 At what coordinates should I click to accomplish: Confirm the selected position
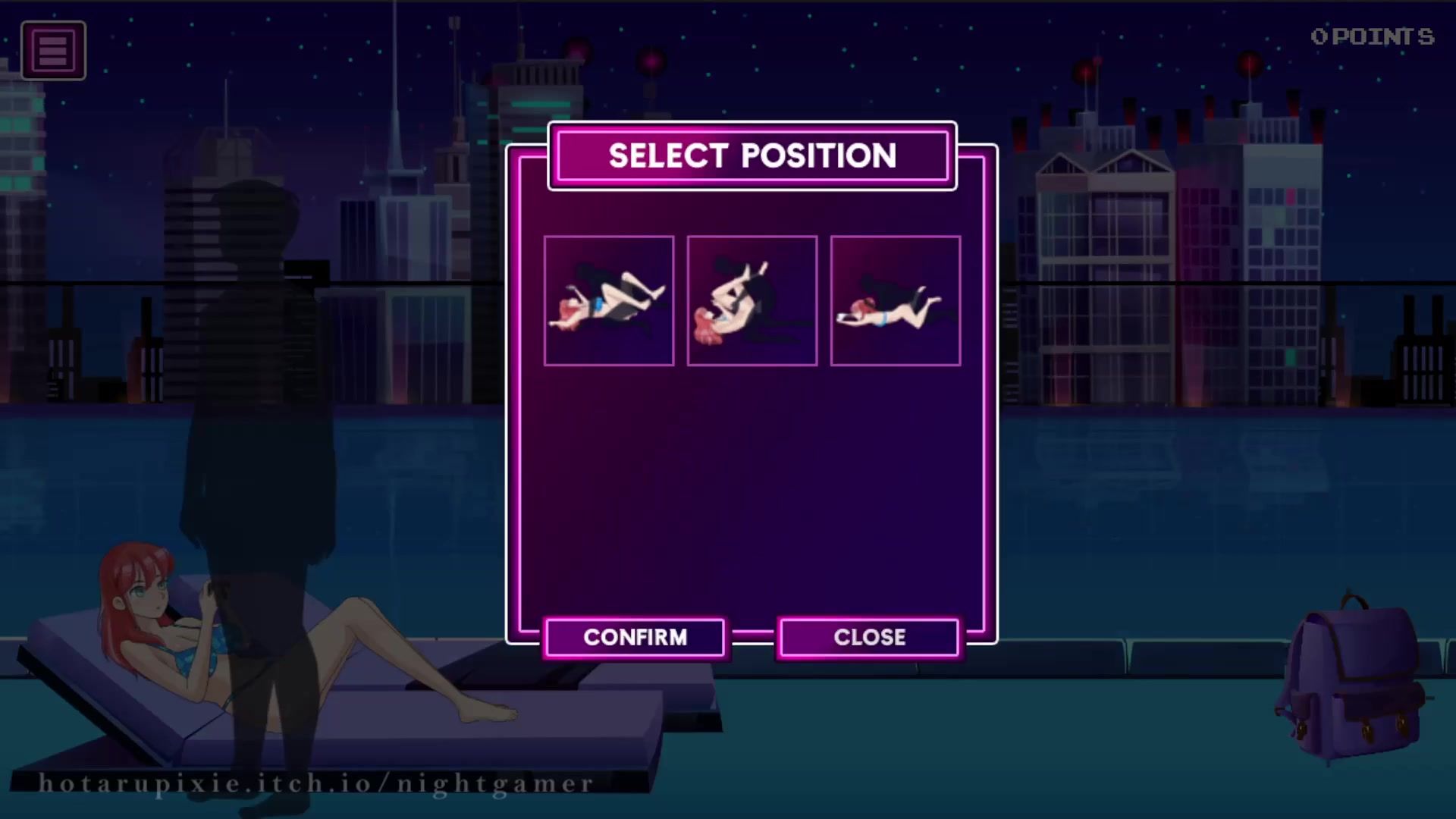point(635,637)
